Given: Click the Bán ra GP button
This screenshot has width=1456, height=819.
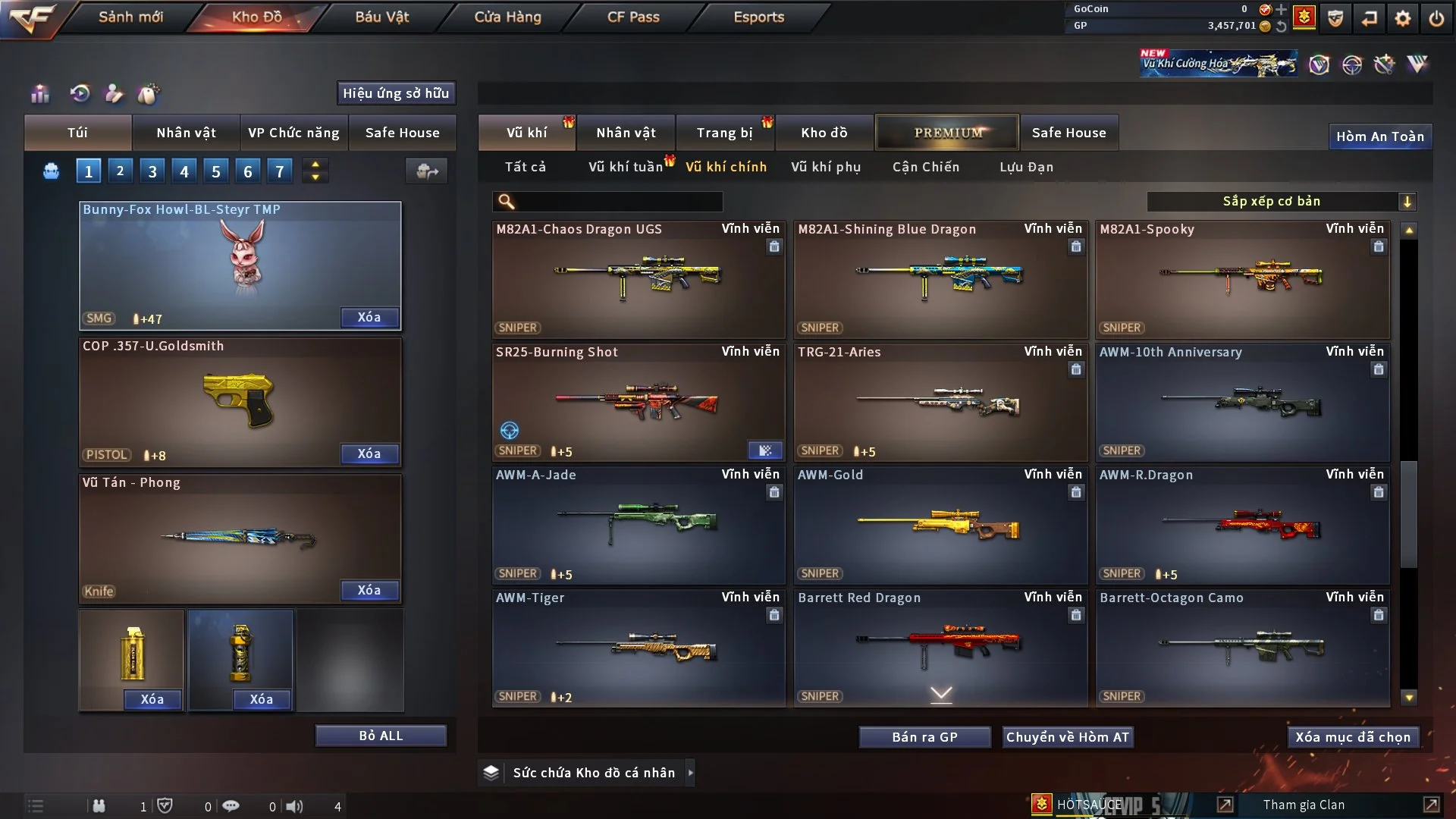Looking at the screenshot, I should coord(924,737).
